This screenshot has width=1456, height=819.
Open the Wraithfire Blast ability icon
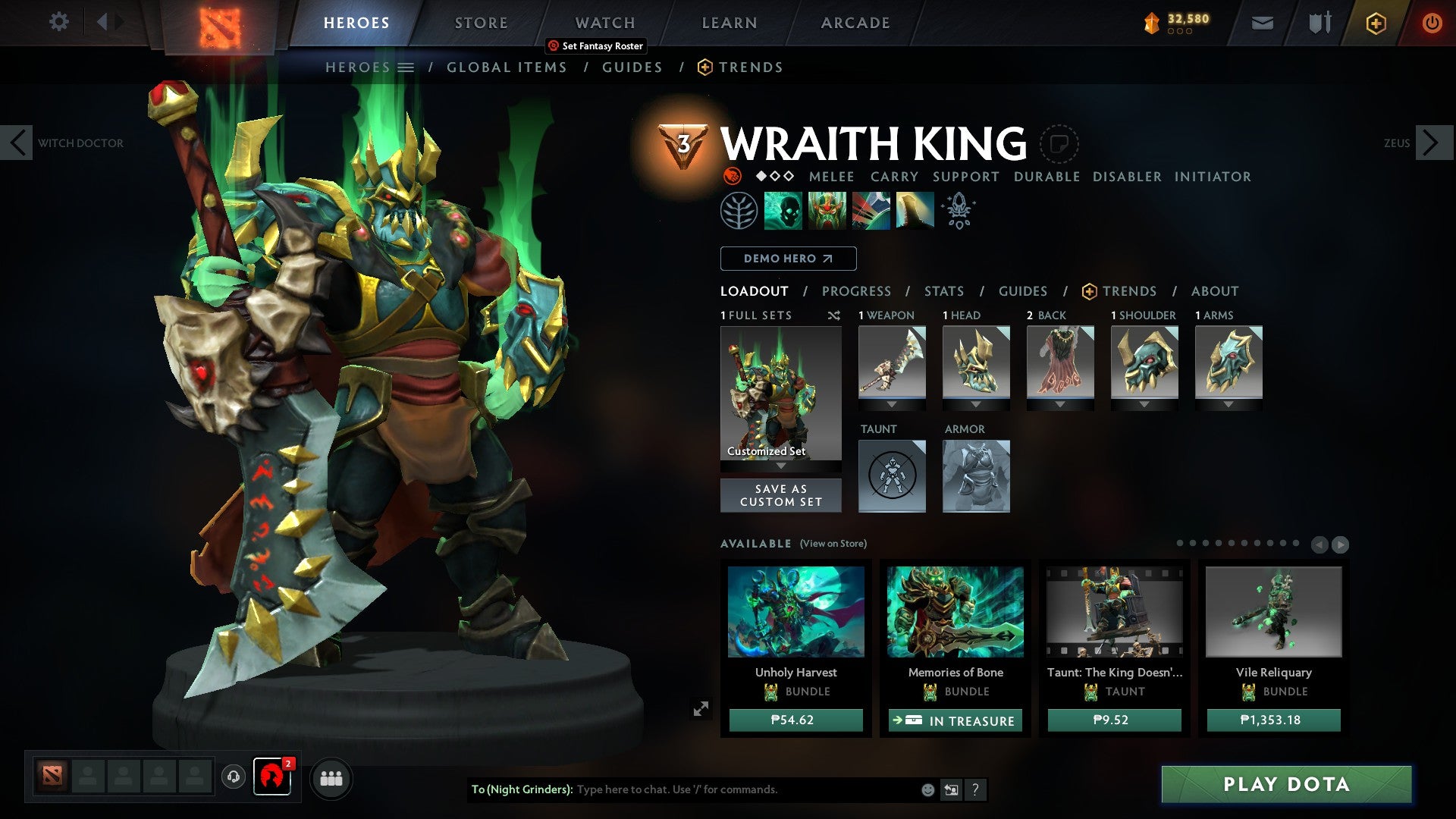[x=783, y=211]
